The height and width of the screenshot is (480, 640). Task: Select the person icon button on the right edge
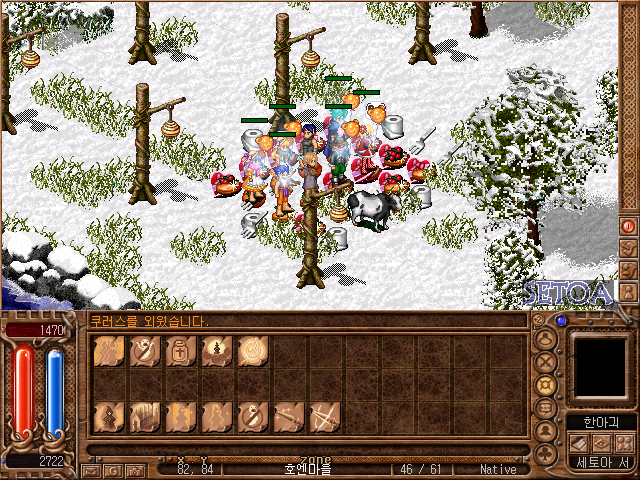coord(629,290)
